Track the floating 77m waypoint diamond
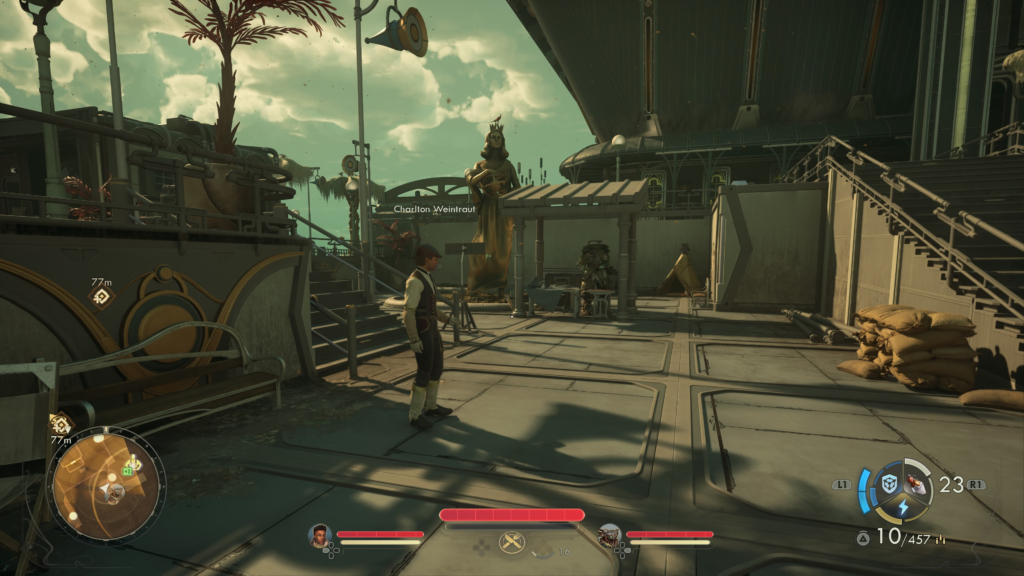 tap(101, 297)
